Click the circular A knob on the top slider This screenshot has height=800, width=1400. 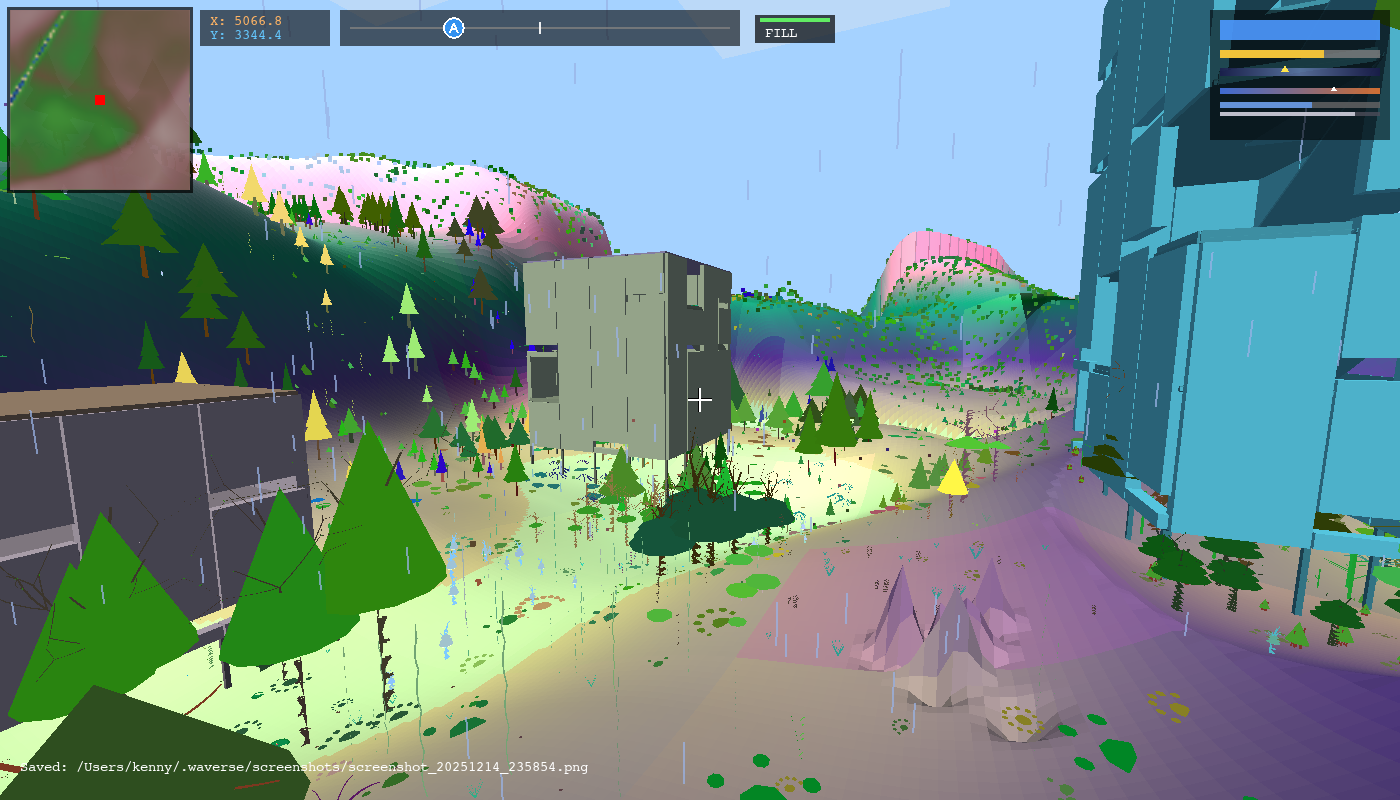point(454,28)
